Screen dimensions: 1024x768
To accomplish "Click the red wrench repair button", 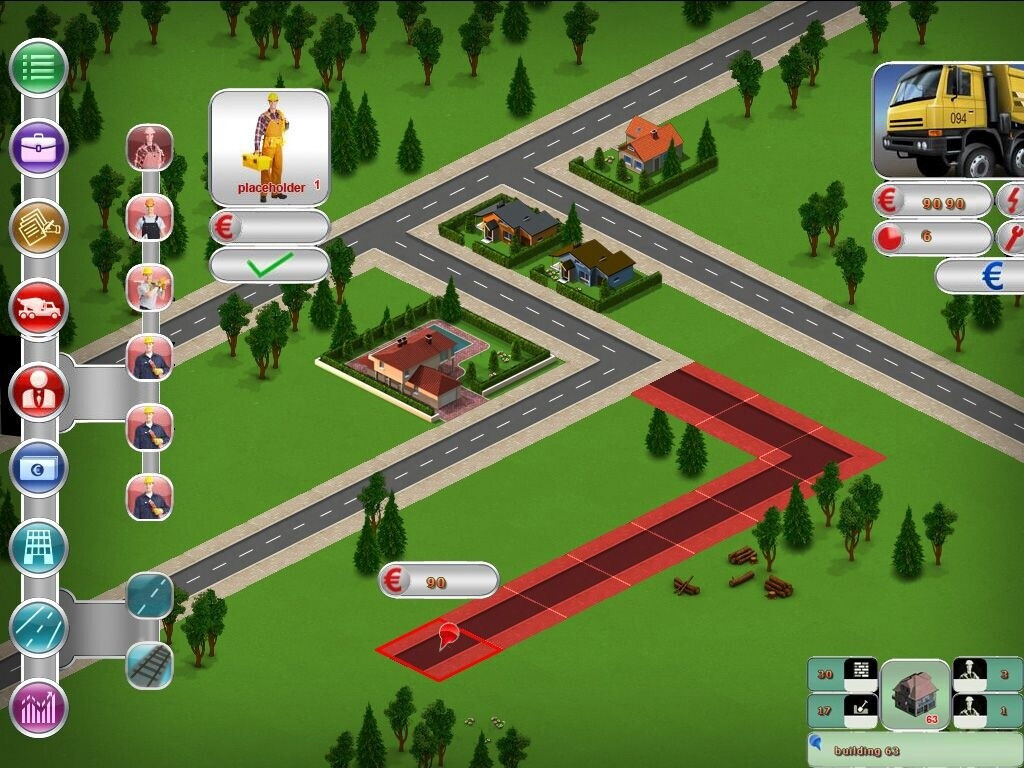I will (x=1011, y=238).
